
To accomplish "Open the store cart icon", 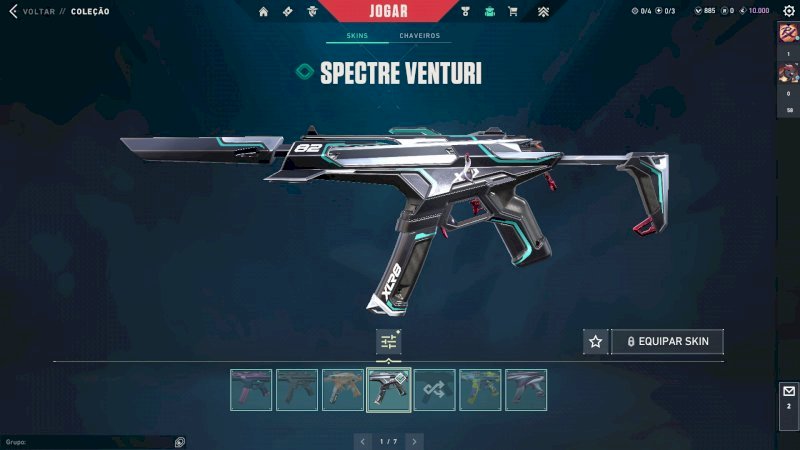I will pyautogui.click(x=513, y=12).
